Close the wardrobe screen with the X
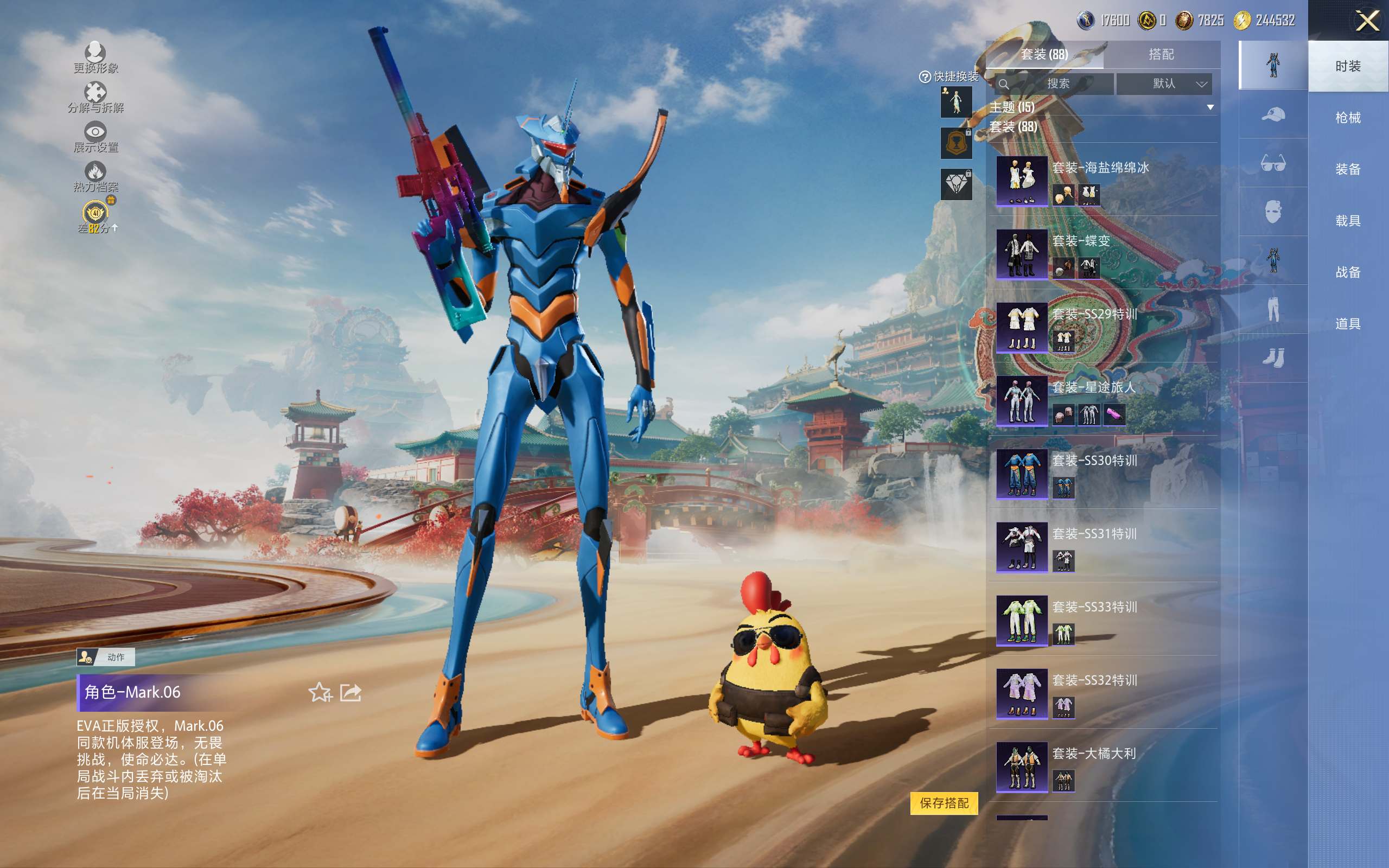 point(1367,21)
